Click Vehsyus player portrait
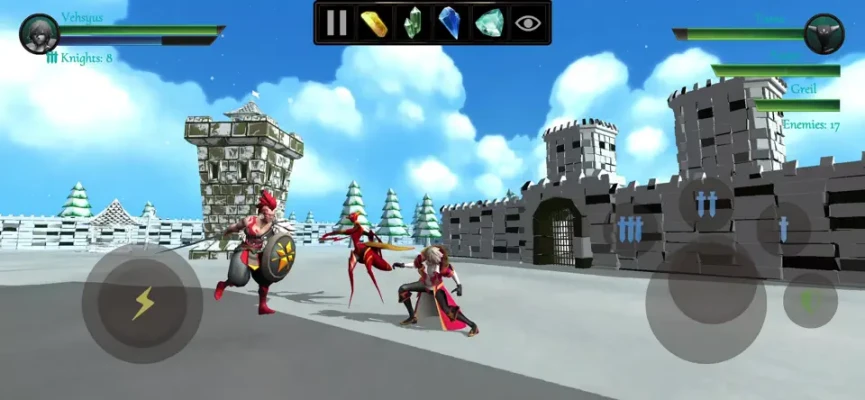 tap(40, 33)
